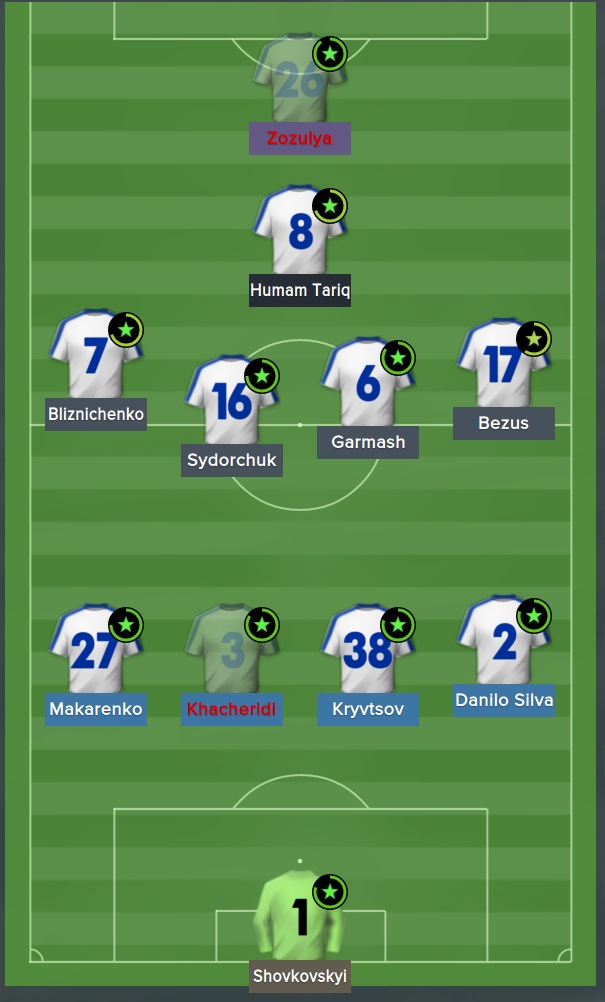Image resolution: width=605 pixels, height=1002 pixels.
Task: Click the Khacheridi red name label
Action: (x=232, y=710)
